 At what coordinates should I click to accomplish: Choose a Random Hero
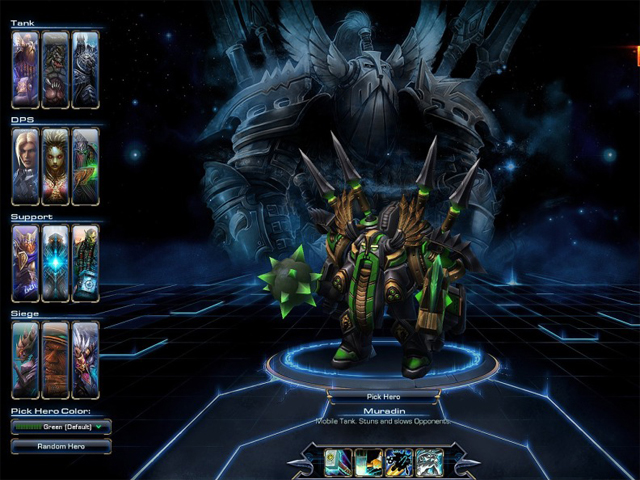tap(61, 446)
